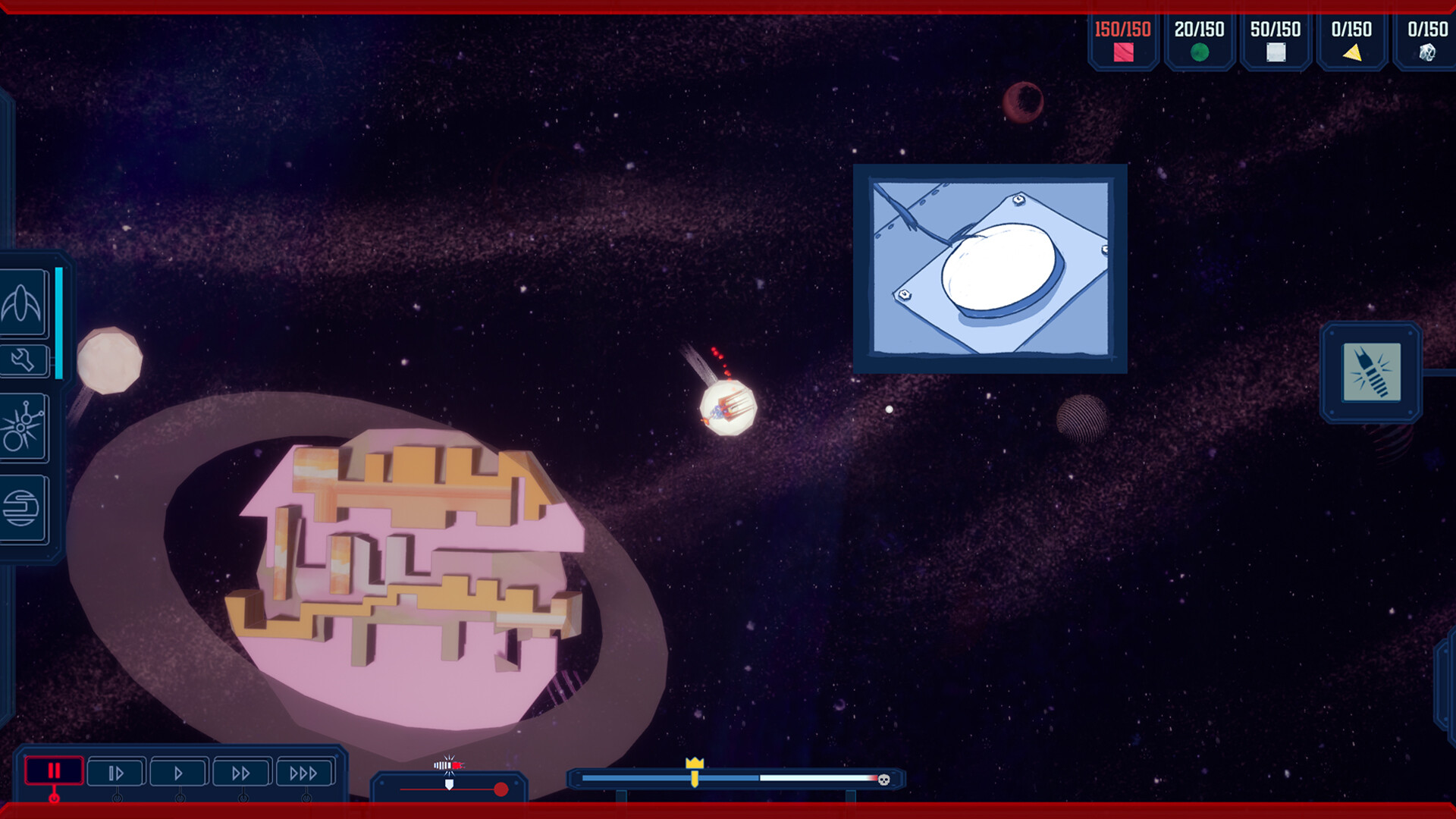Screen dimensions: 1456x819
Task: Enable double-arrow fast forward speed
Action: [x=241, y=772]
